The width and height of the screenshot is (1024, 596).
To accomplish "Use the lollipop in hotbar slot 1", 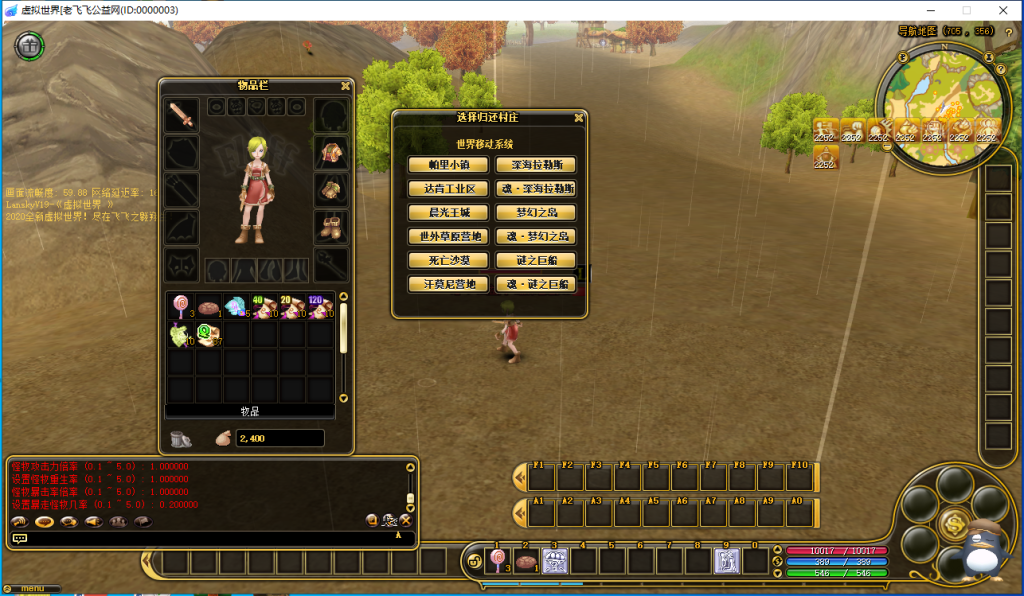I will (x=497, y=561).
